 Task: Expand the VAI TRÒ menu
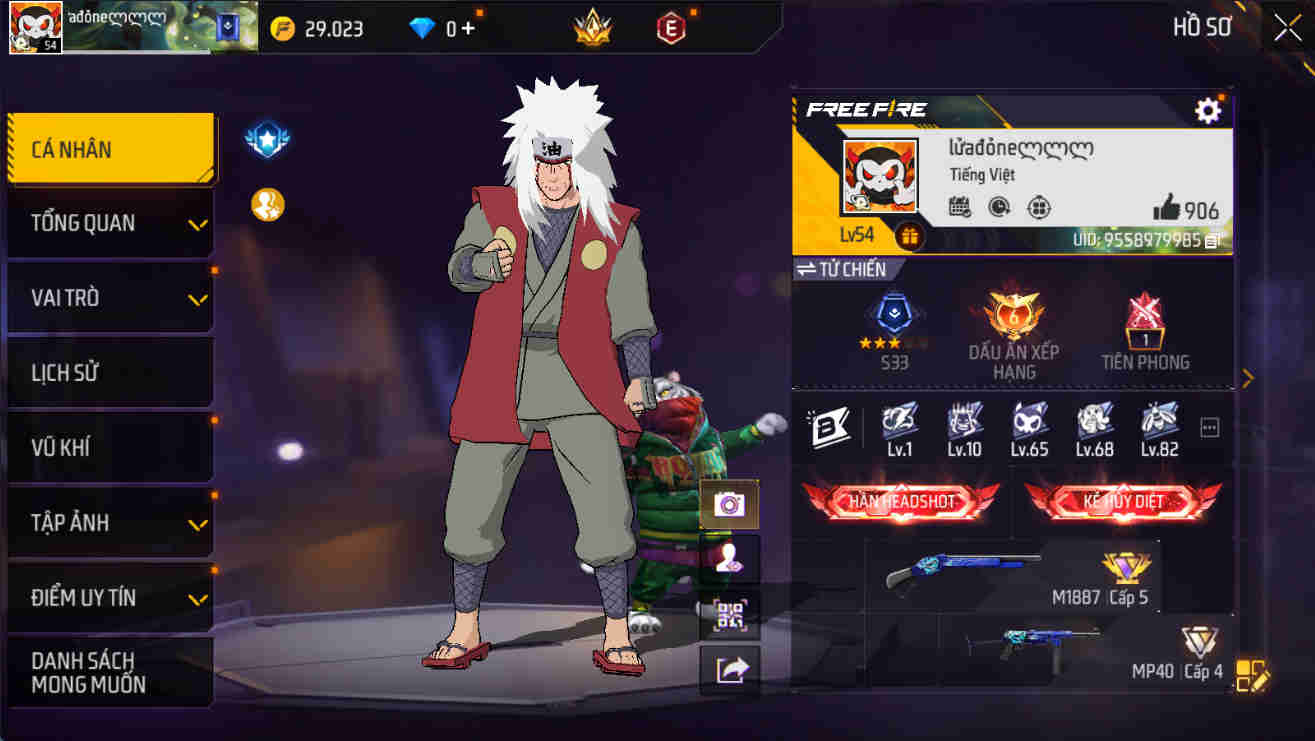click(x=110, y=297)
